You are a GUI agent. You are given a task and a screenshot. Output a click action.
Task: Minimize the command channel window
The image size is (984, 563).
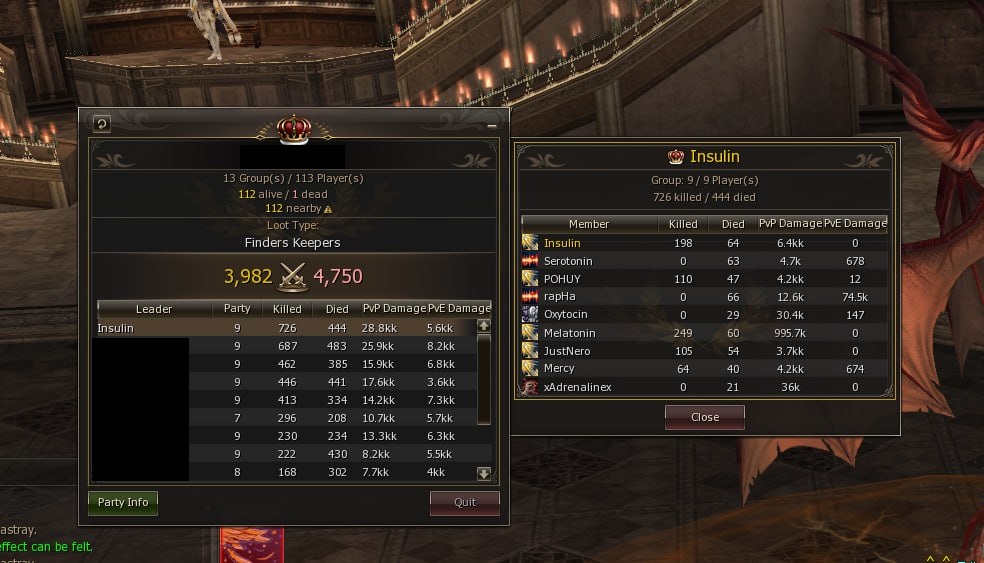click(x=492, y=126)
